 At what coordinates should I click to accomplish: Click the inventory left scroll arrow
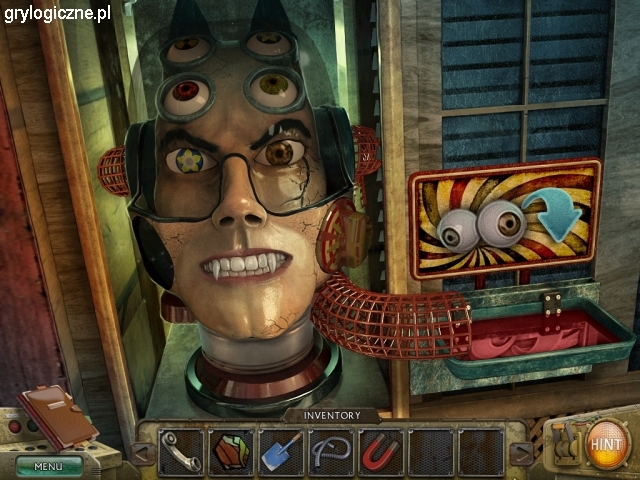tap(143, 453)
